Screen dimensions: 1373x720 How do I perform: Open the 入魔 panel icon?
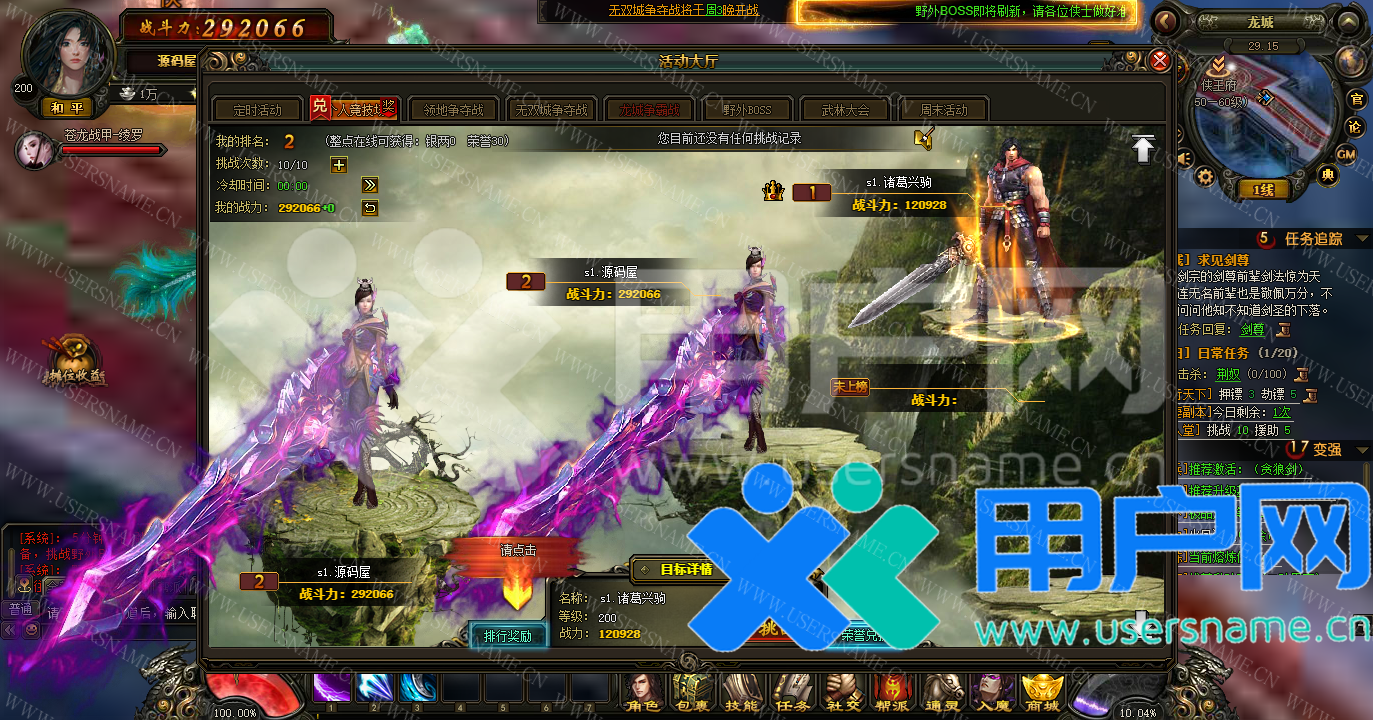coord(993,690)
